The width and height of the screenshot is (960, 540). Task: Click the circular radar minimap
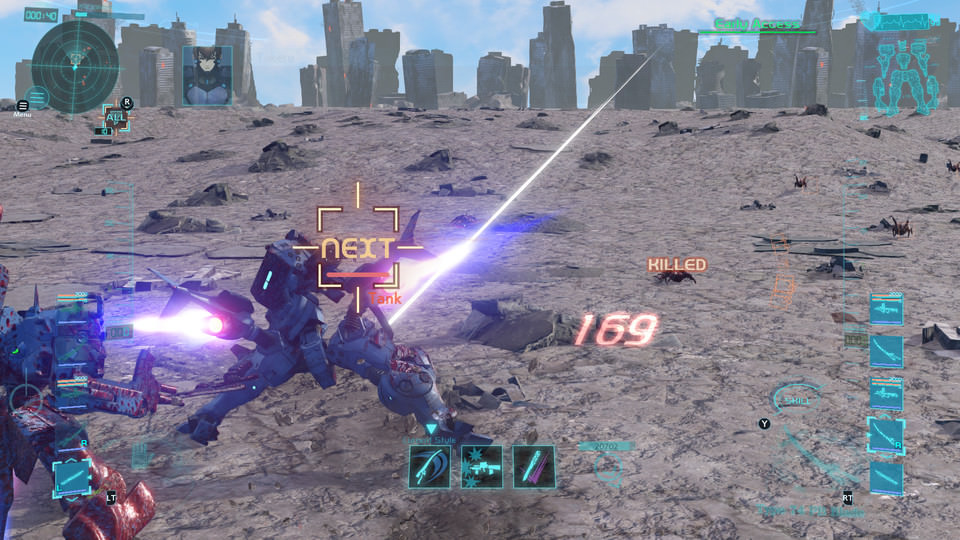(x=75, y=67)
